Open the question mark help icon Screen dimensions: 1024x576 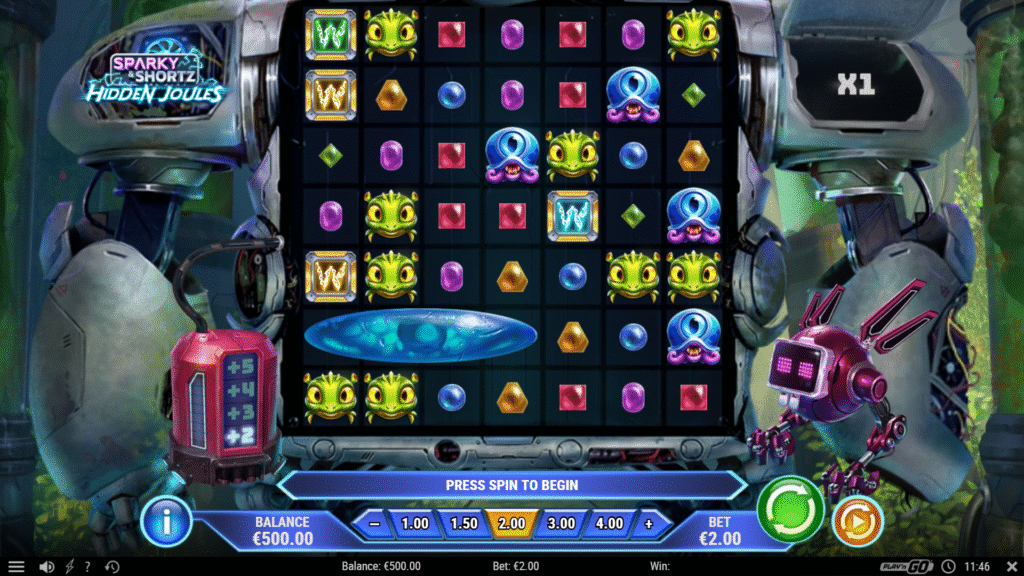pyautogui.click(x=88, y=567)
